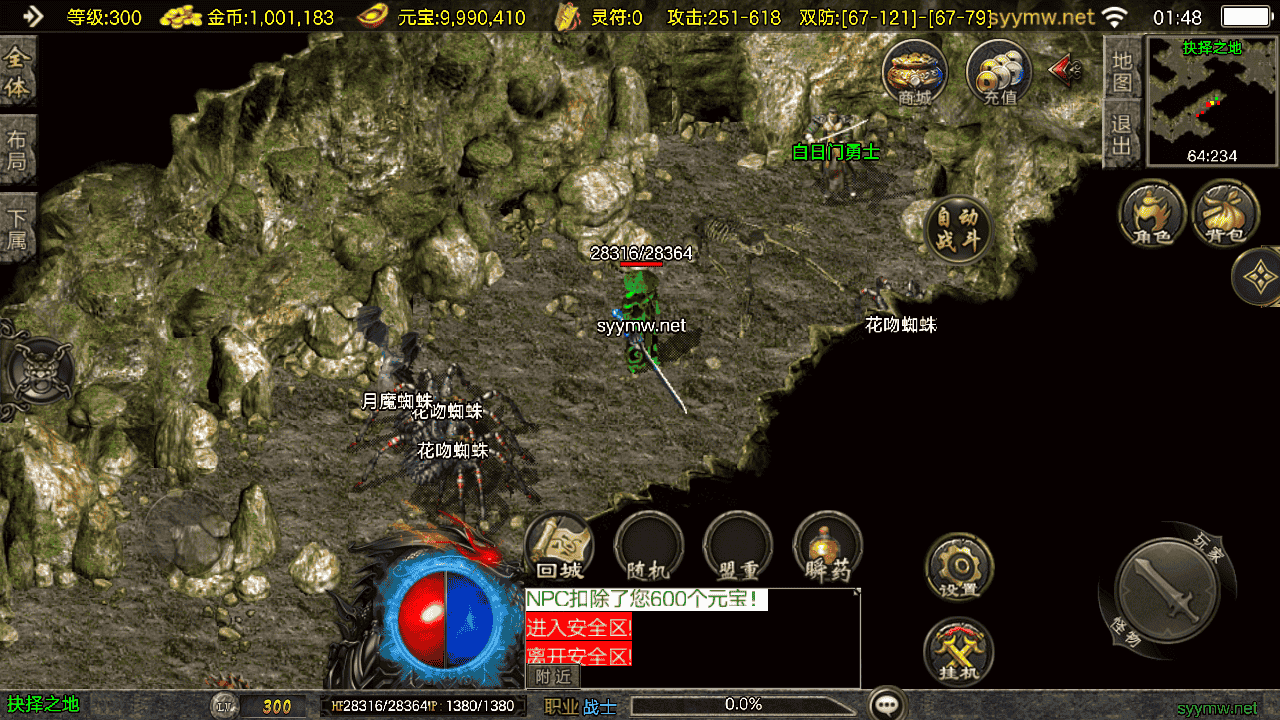Use the 瞬药 instant potion
1280x720 pixels.
click(x=827, y=546)
